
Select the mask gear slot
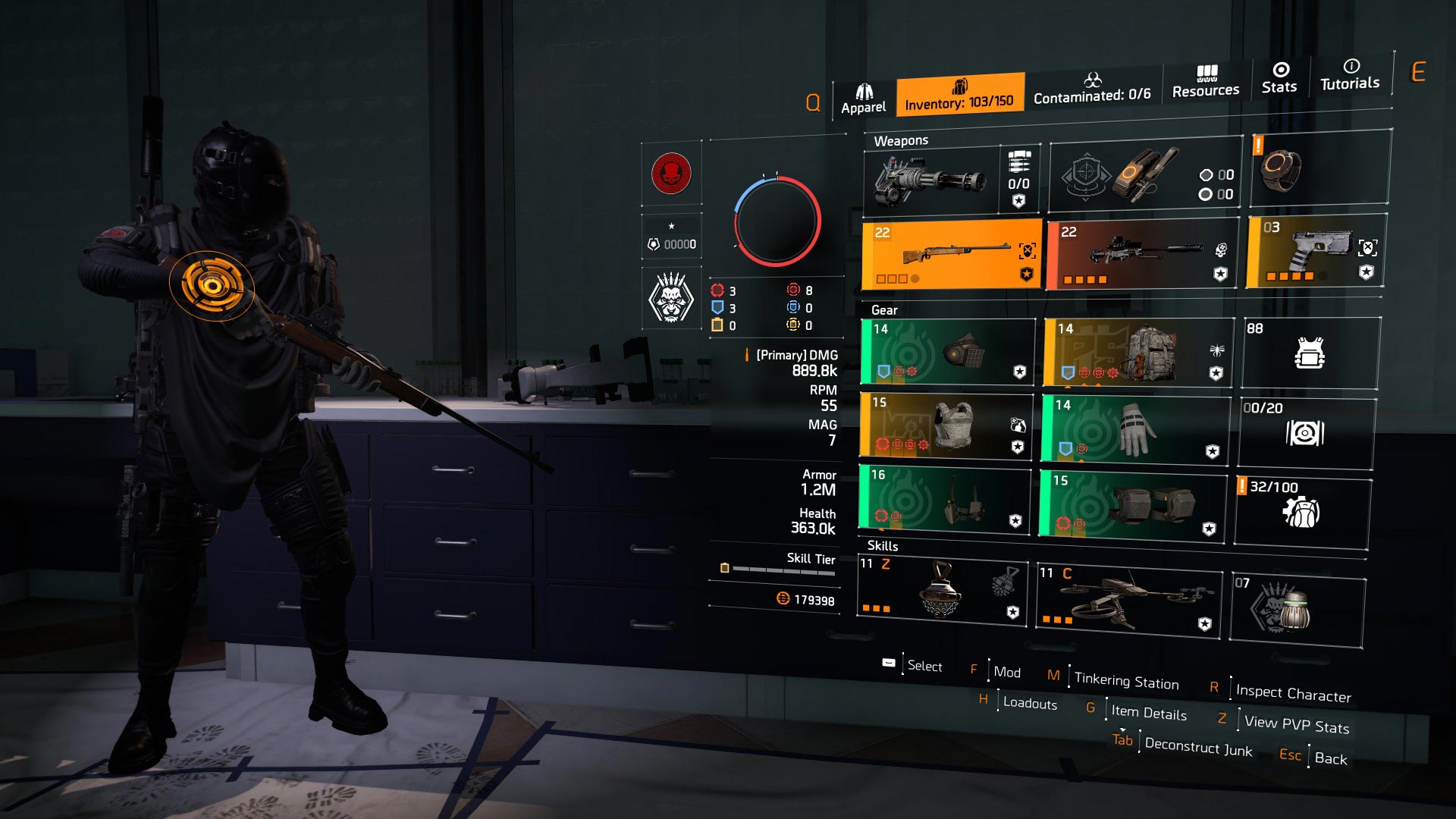pyautogui.click(x=948, y=352)
